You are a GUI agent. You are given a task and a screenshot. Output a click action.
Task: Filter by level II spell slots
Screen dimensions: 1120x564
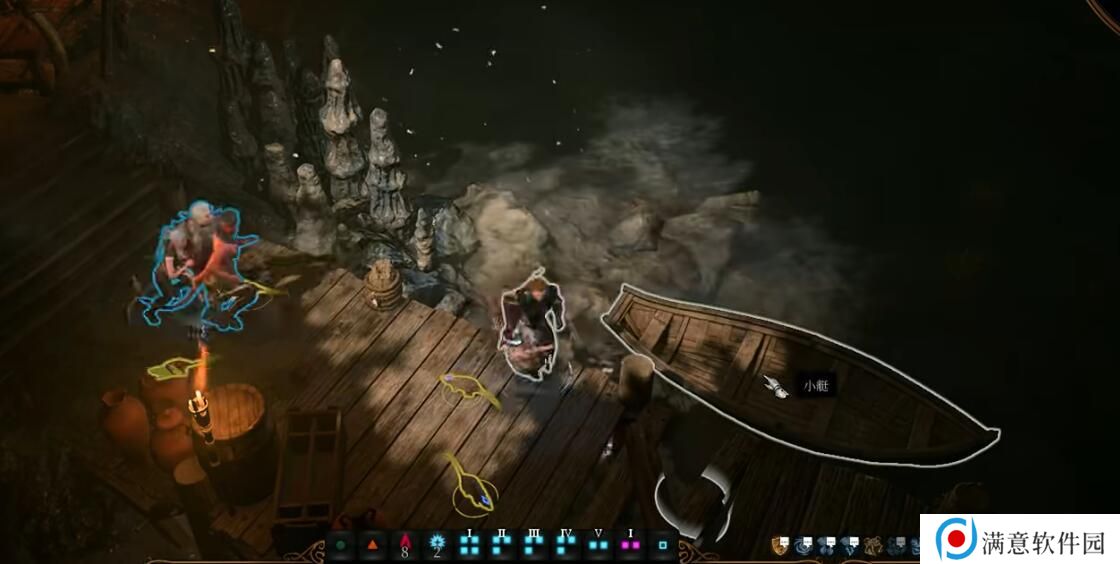pos(501,545)
